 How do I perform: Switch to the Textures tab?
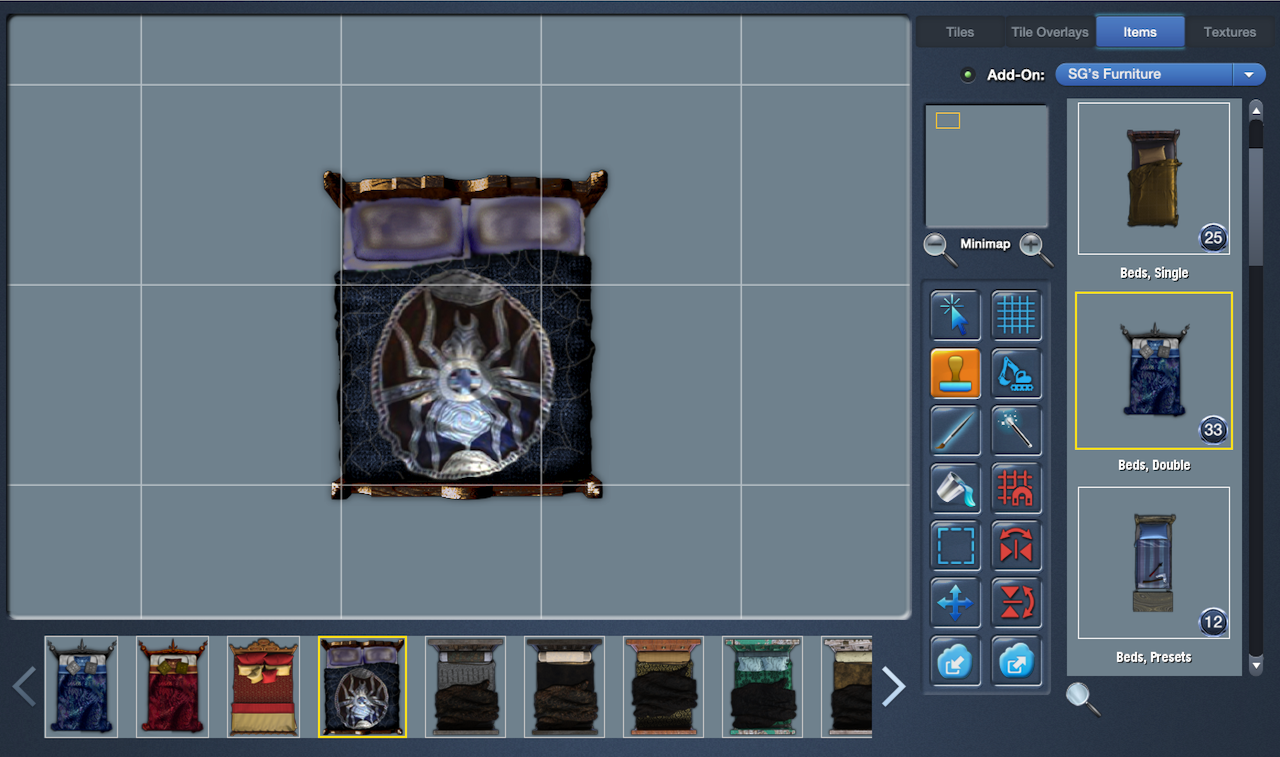pos(1229,31)
